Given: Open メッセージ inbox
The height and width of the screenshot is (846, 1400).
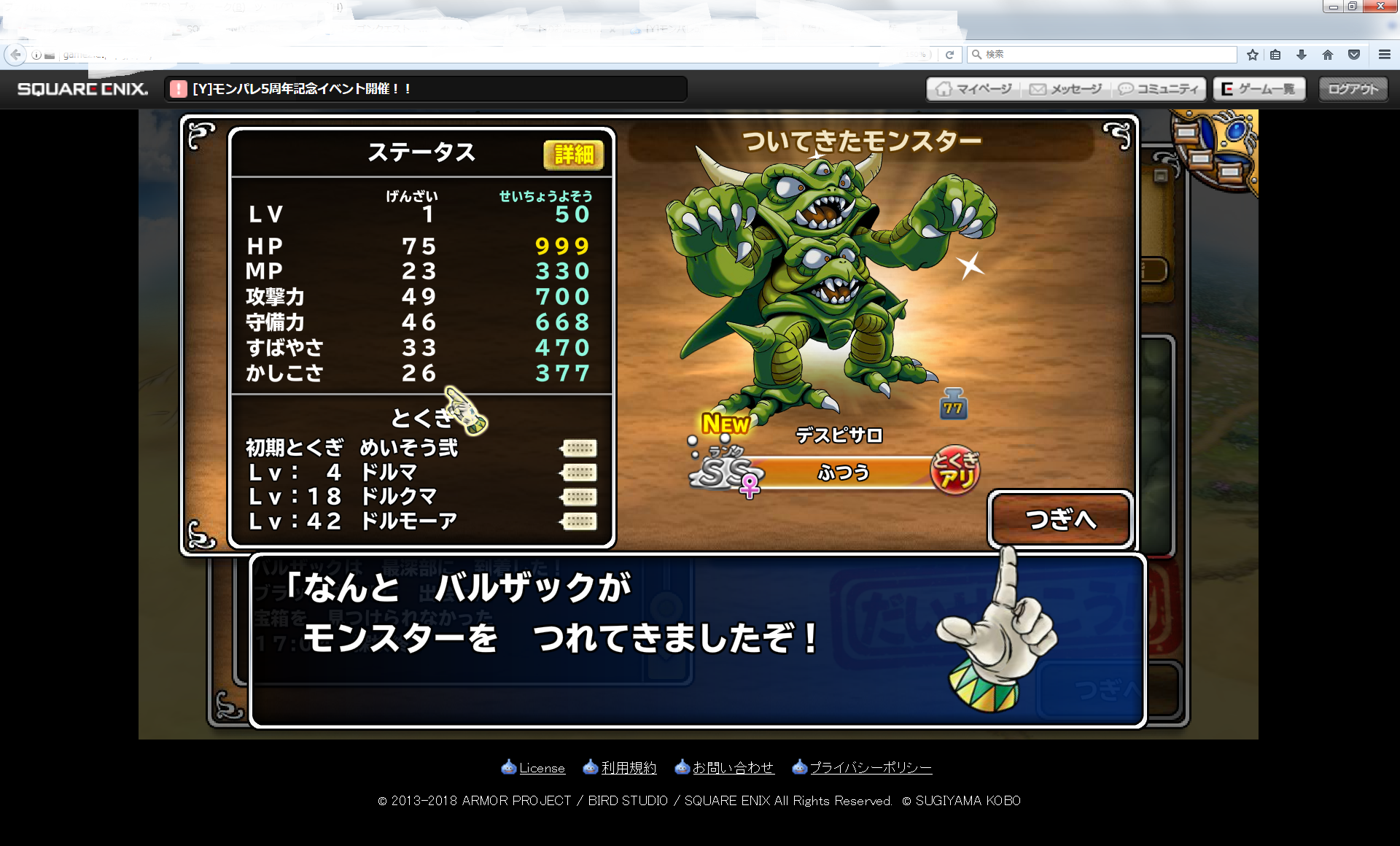Looking at the screenshot, I should (x=1066, y=89).
